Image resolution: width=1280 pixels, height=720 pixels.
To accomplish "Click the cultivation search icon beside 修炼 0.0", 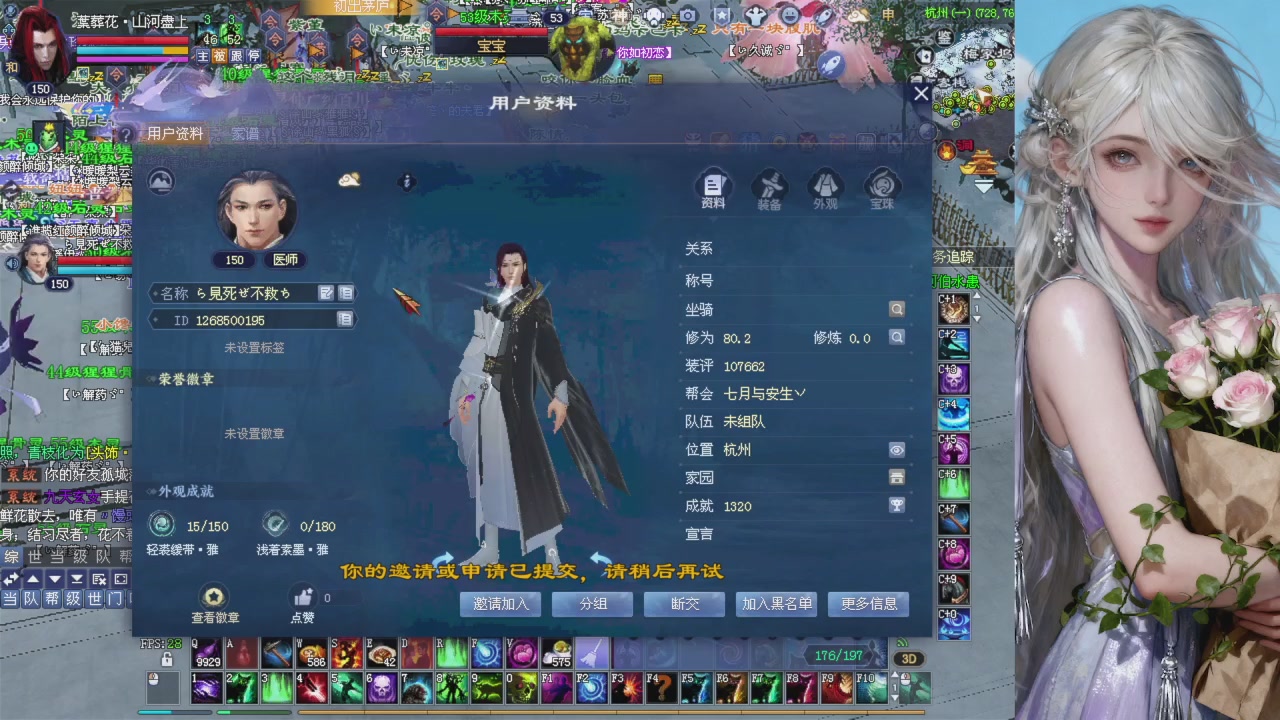I will tap(896, 338).
